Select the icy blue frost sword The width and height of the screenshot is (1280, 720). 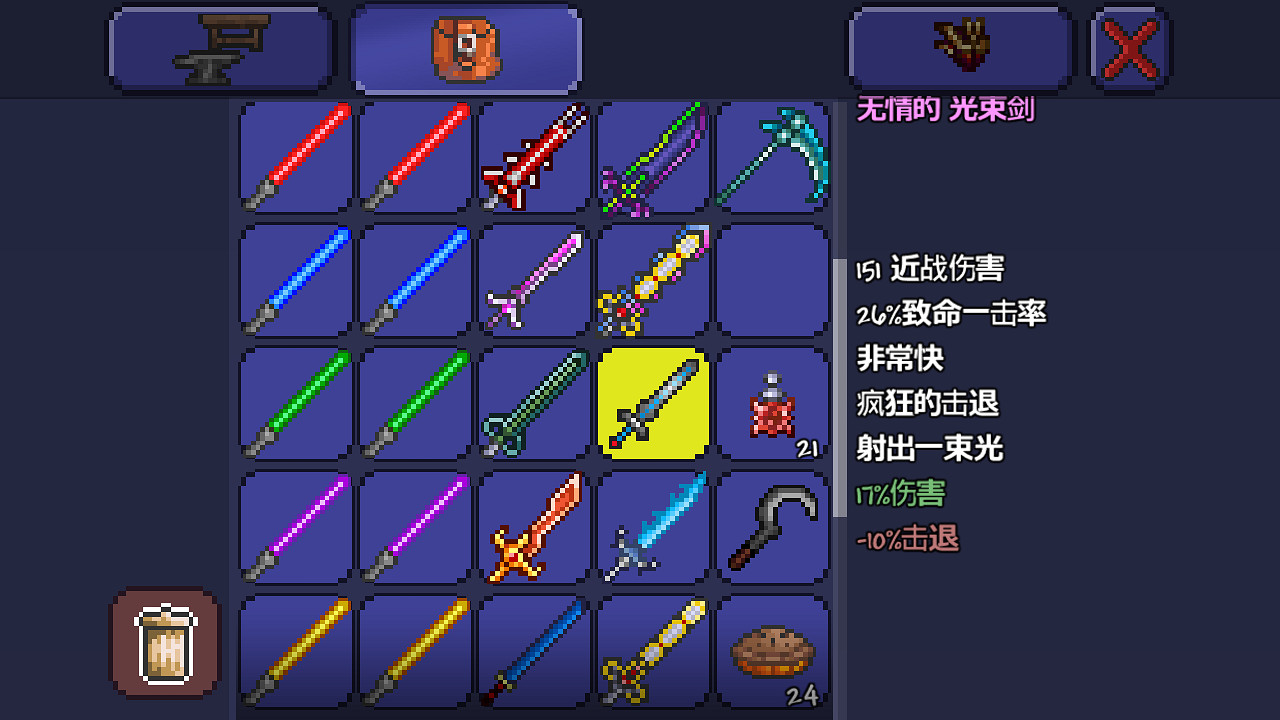pyautogui.click(x=653, y=527)
